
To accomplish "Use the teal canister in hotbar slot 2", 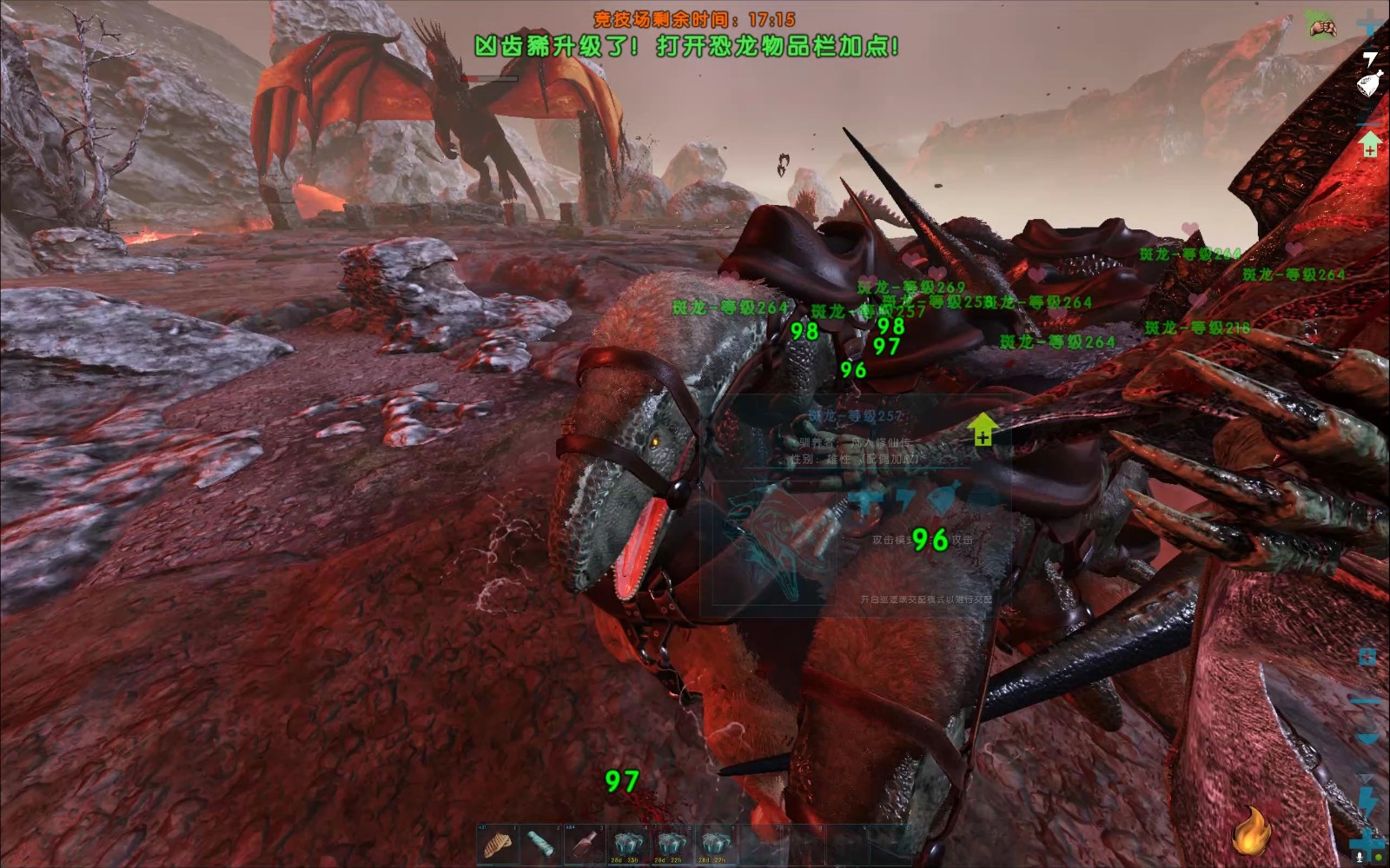I will [540, 844].
